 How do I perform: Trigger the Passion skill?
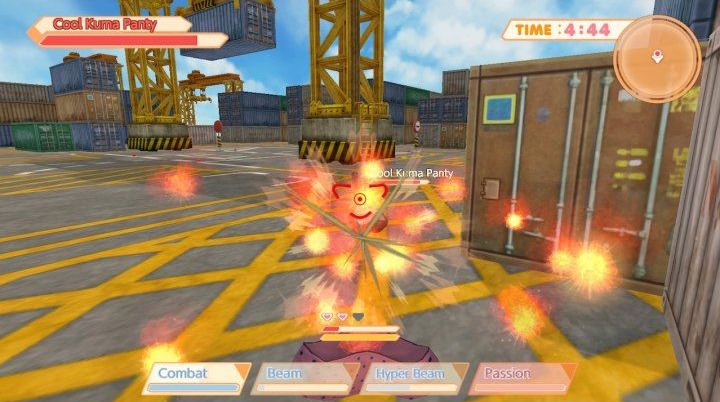(522, 377)
